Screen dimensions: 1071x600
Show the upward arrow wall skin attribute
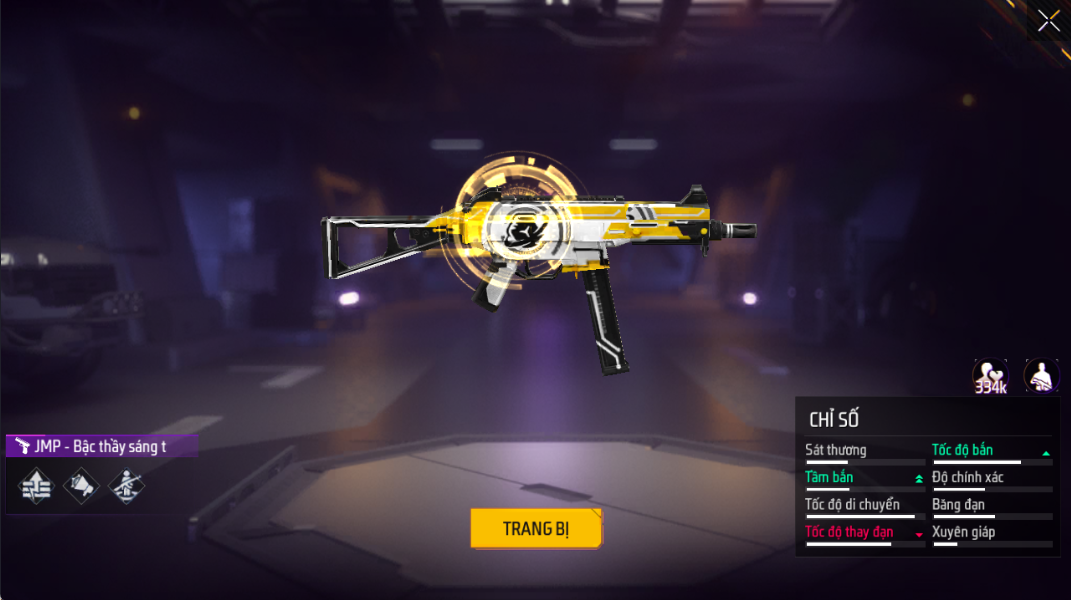[36, 486]
